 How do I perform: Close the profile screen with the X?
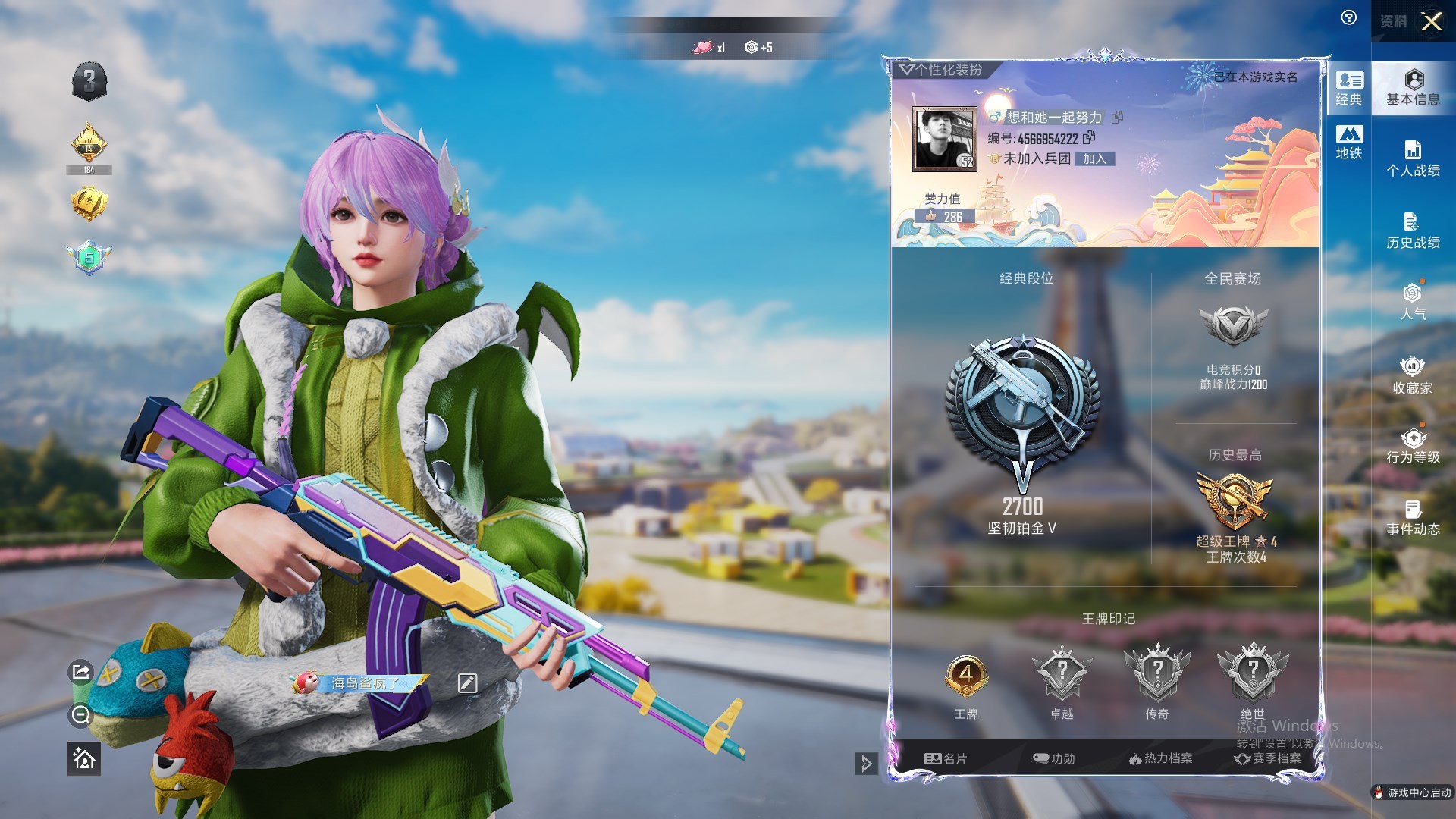coord(1431,21)
